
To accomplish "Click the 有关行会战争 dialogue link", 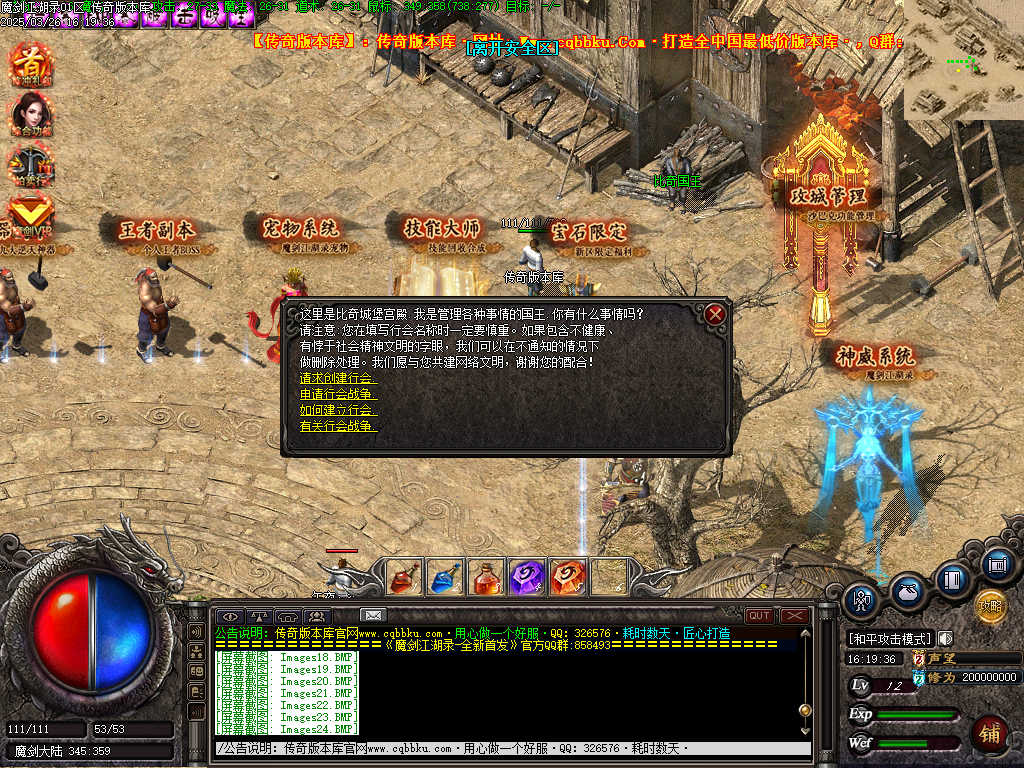I will (x=338, y=426).
